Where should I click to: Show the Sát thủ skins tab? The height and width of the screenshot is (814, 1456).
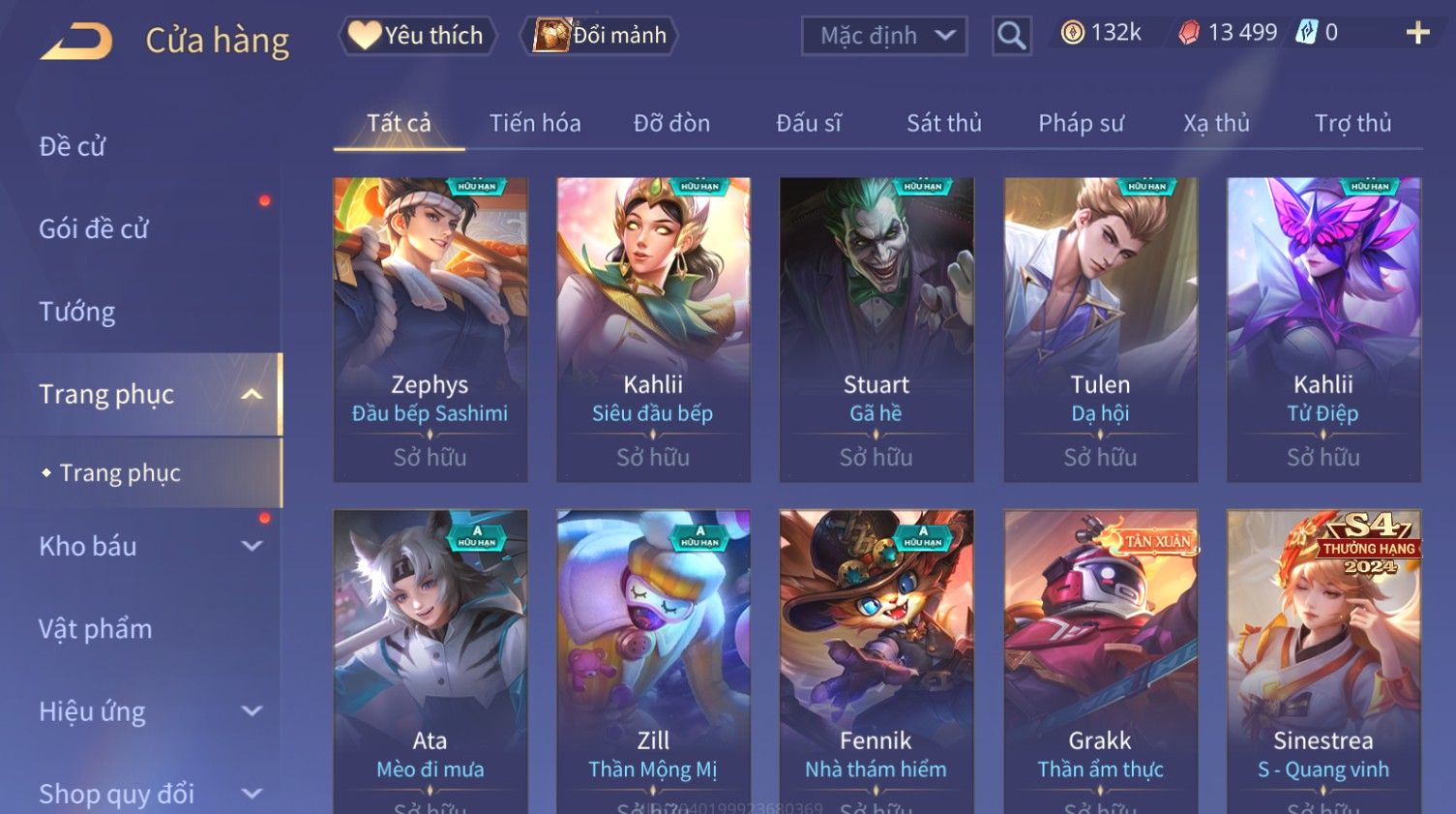(x=943, y=123)
